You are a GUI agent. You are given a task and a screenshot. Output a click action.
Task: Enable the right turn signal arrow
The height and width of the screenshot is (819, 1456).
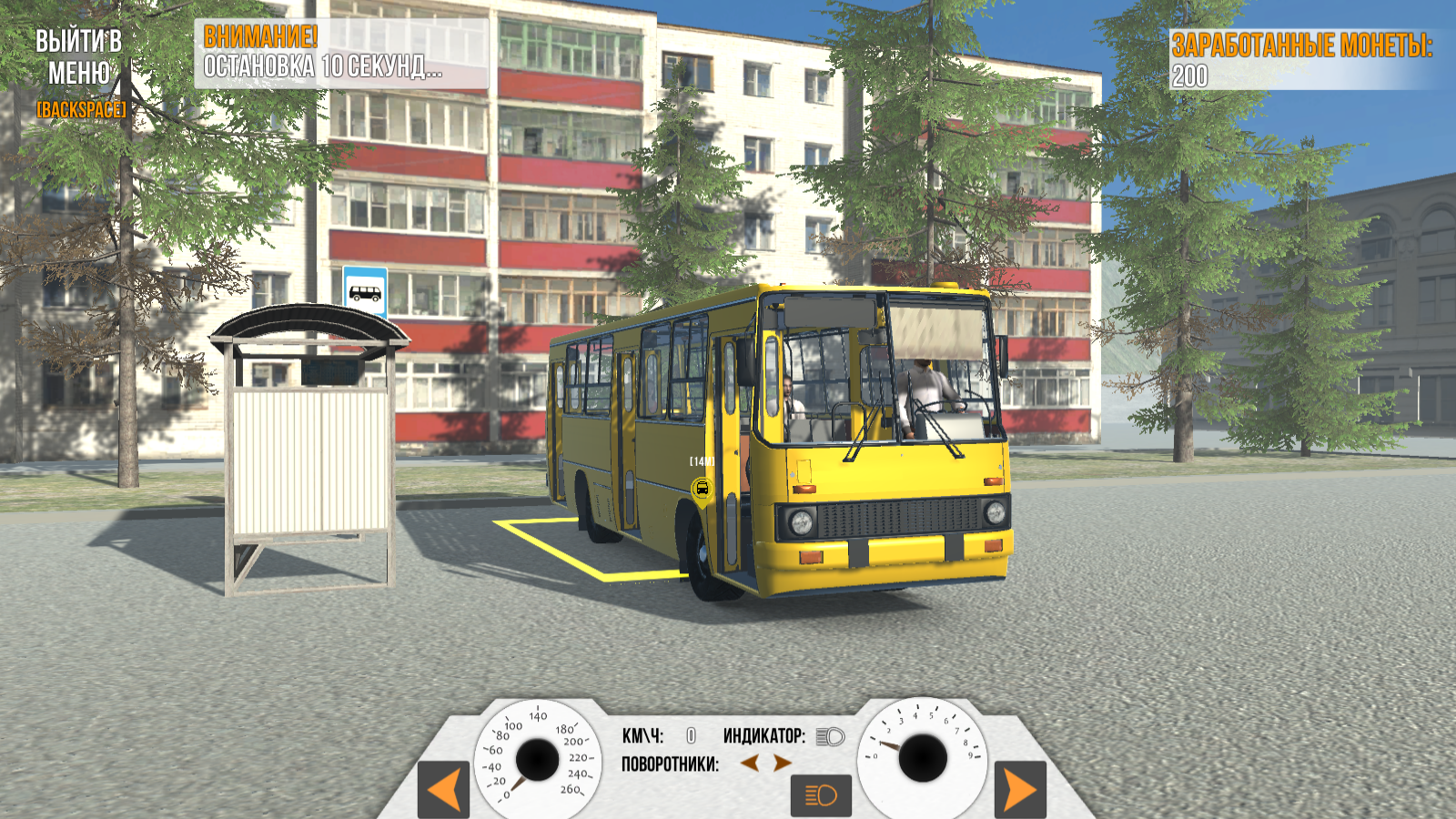(x=781, y=763)
